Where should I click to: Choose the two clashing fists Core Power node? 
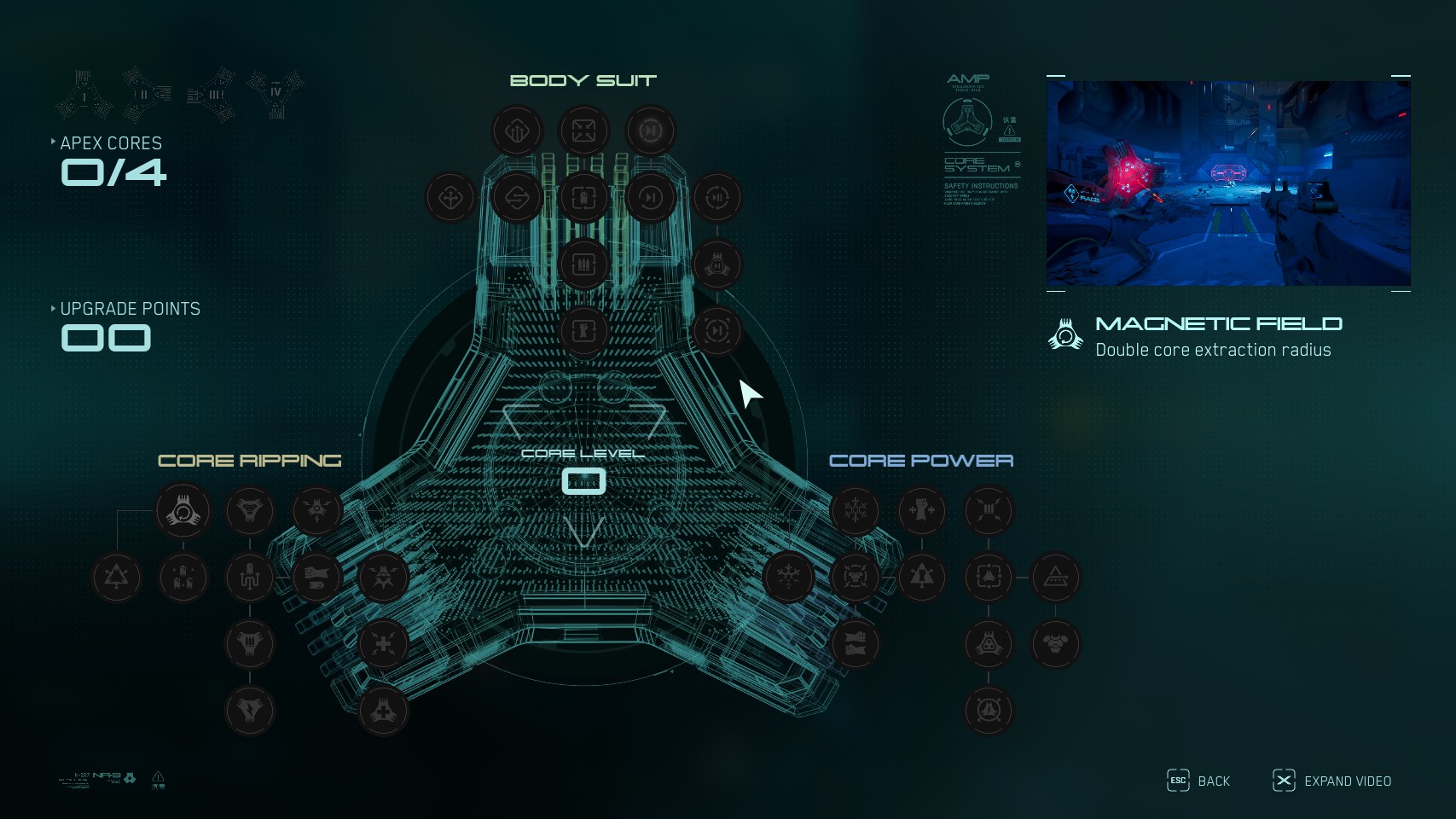(856, 644)
